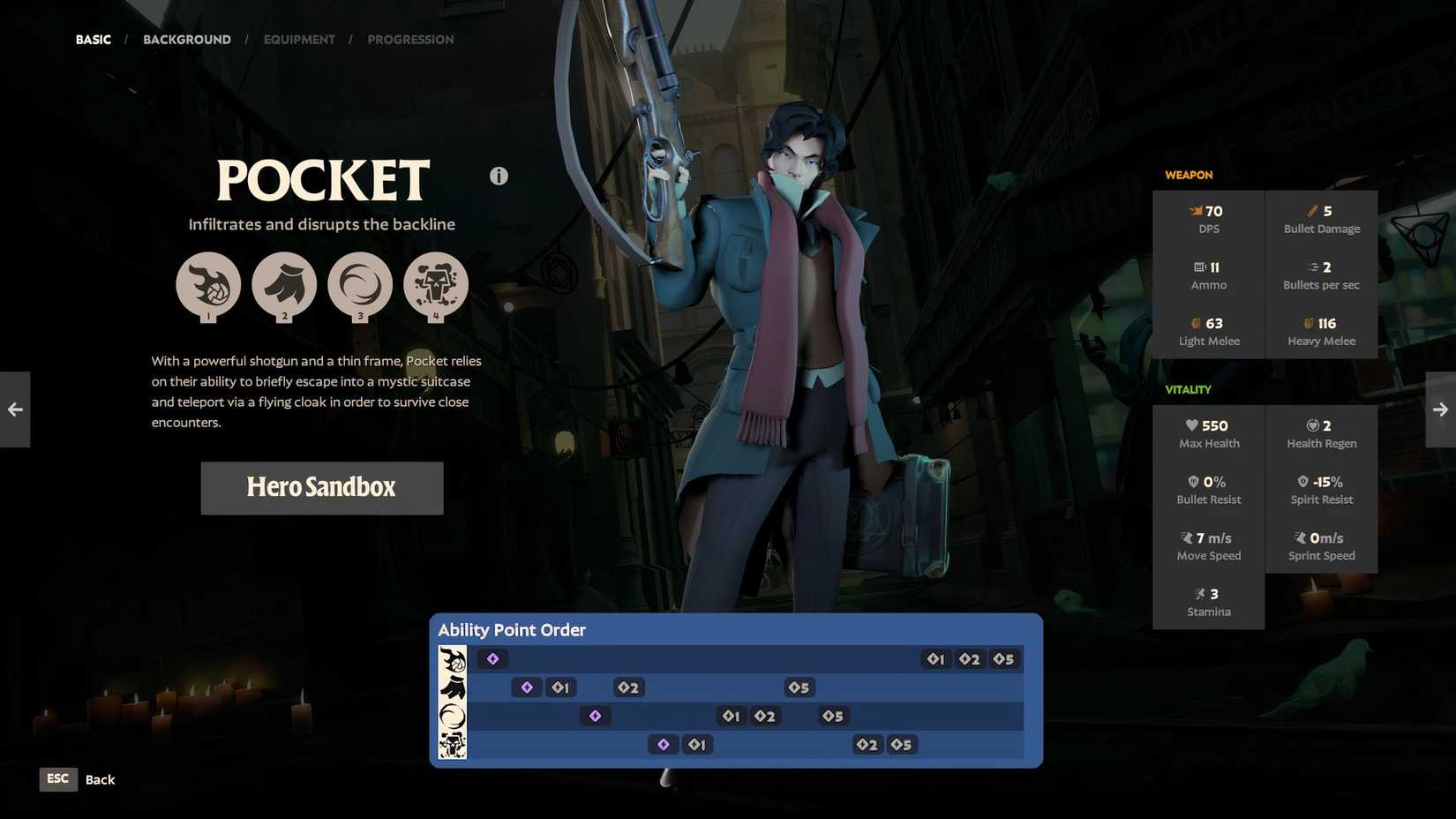Select the cloak icon in Ability Point Order
The image size is (1456, 819).
coord(453,687)
